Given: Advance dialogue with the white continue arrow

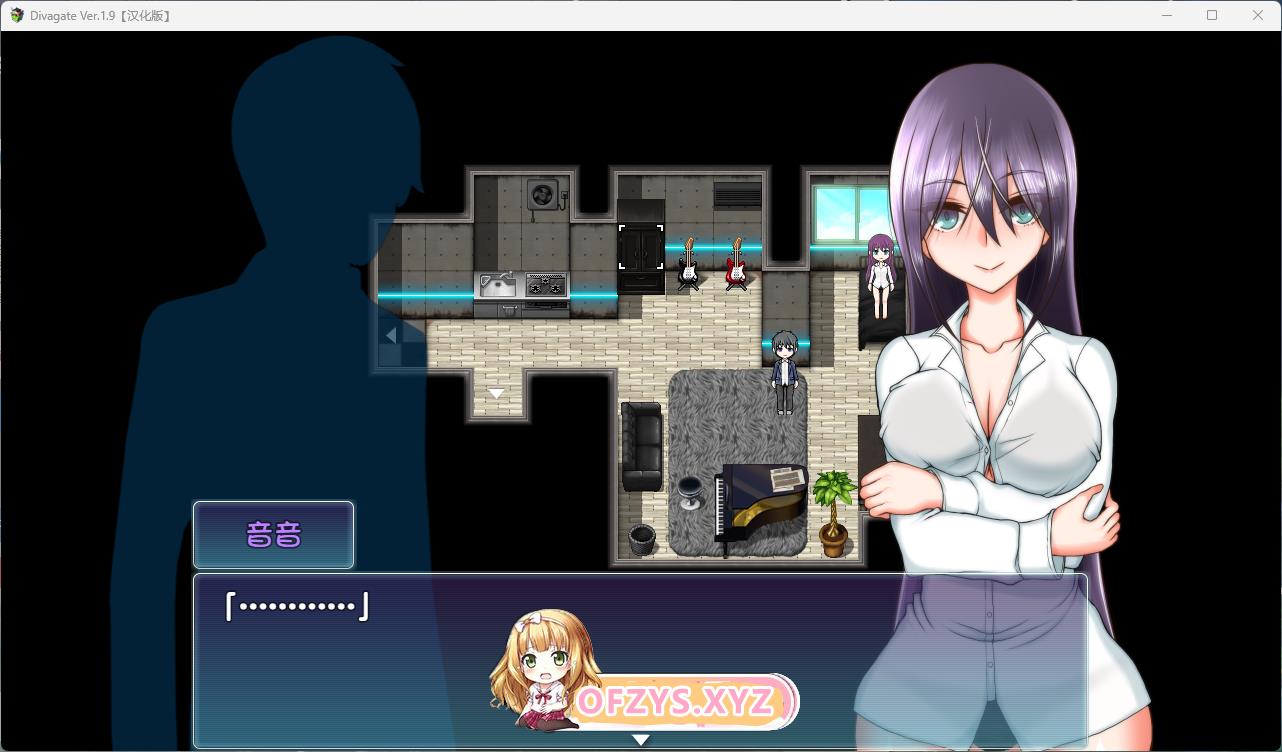Looking at the screenshot, I should point(641,740).
